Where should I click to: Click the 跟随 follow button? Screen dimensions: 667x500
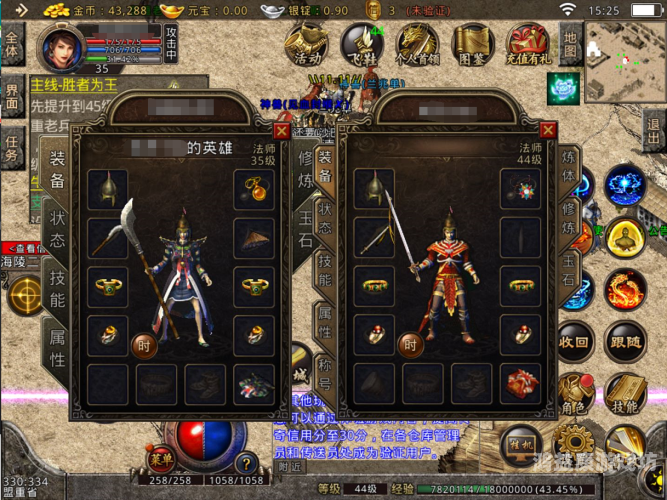(x=625, y=342)
